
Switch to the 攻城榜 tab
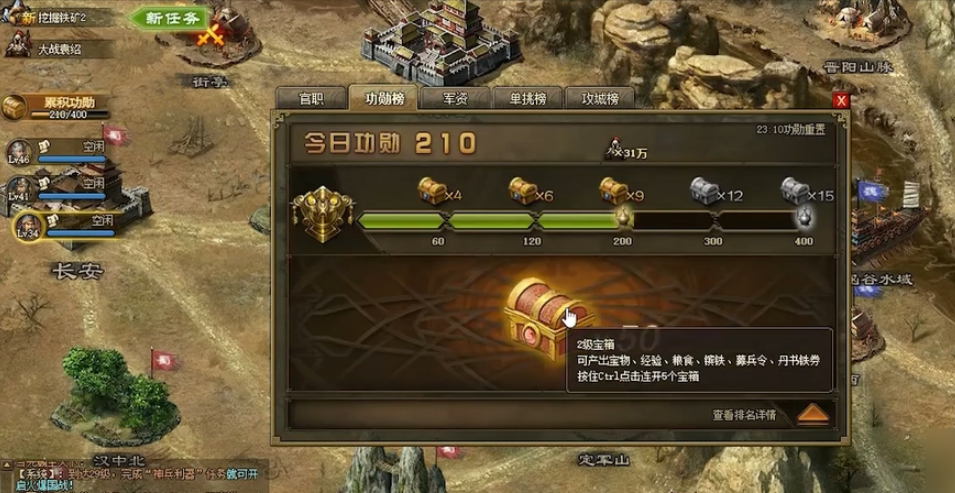click(599, 98)
